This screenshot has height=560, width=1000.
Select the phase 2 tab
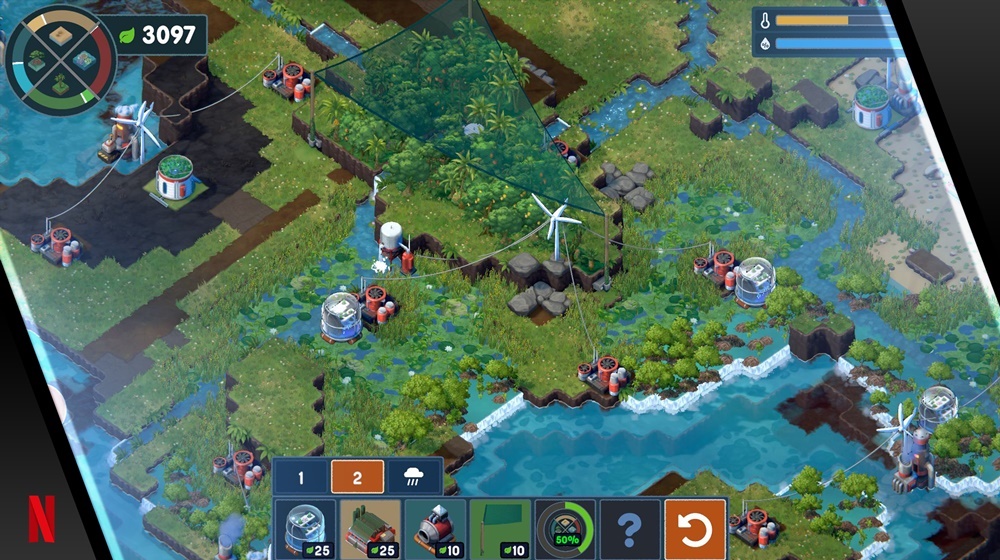tap(357, 476)
